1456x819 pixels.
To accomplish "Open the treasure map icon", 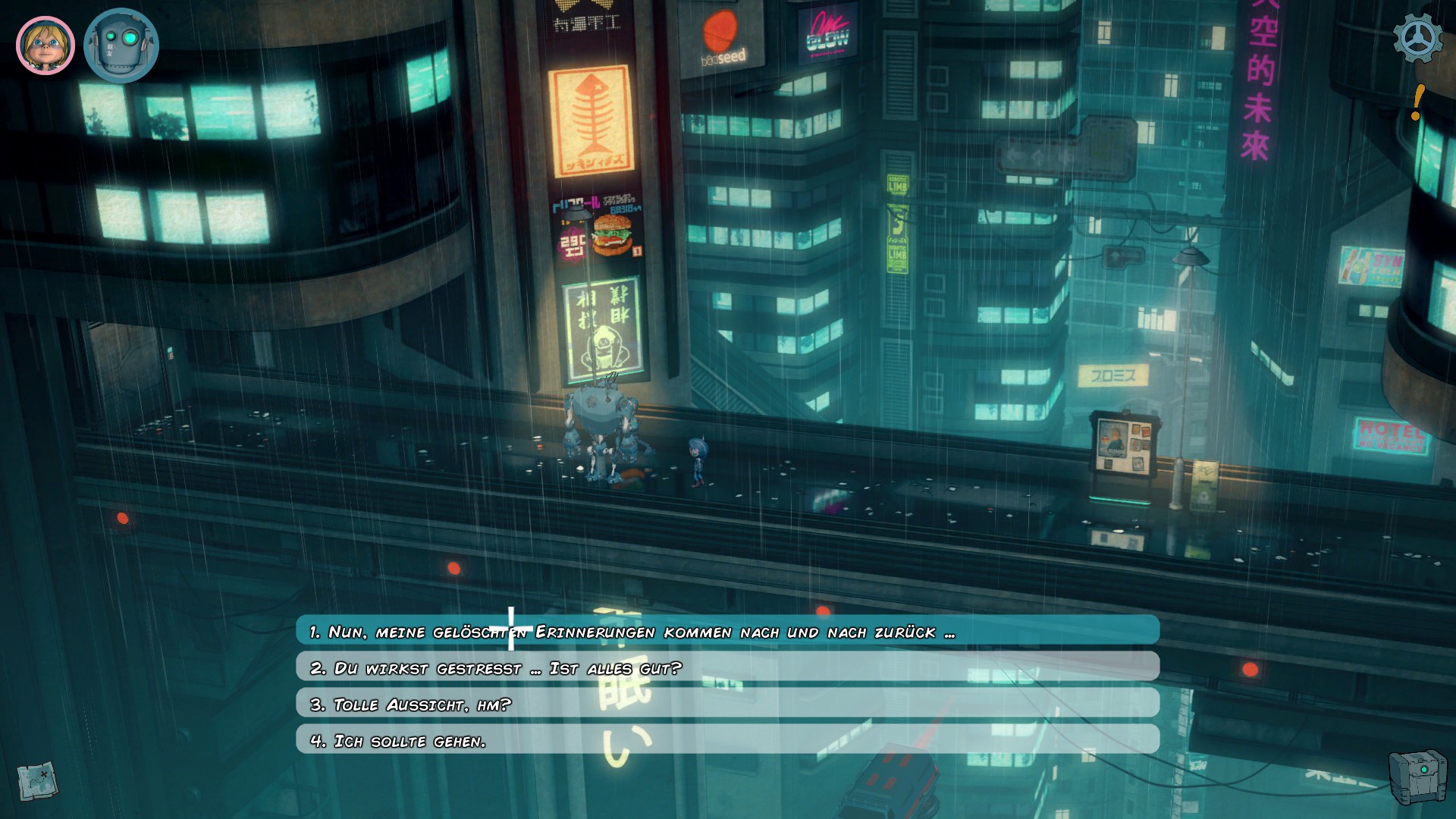I will click(37, 779).
